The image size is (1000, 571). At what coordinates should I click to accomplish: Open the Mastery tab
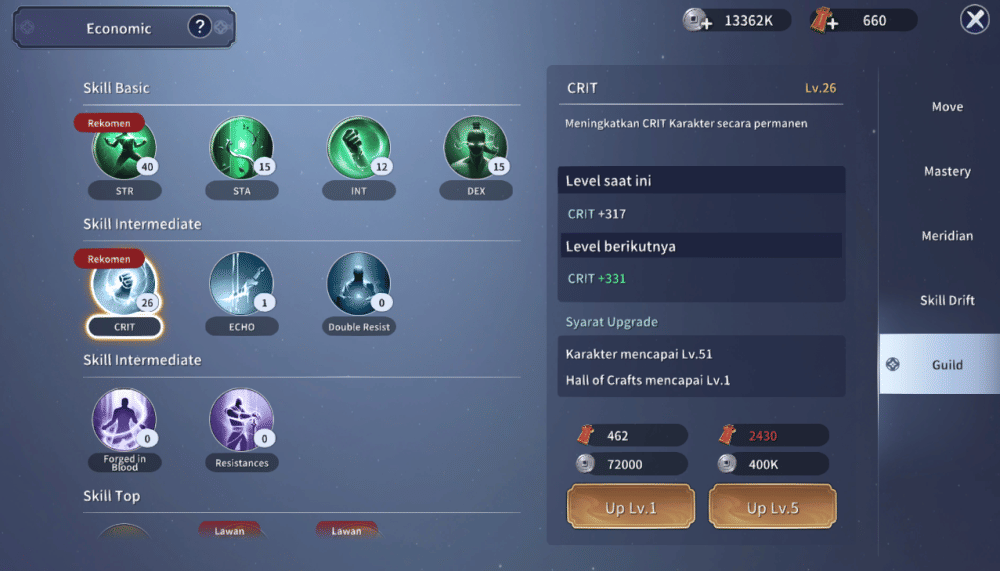(947, 172)
